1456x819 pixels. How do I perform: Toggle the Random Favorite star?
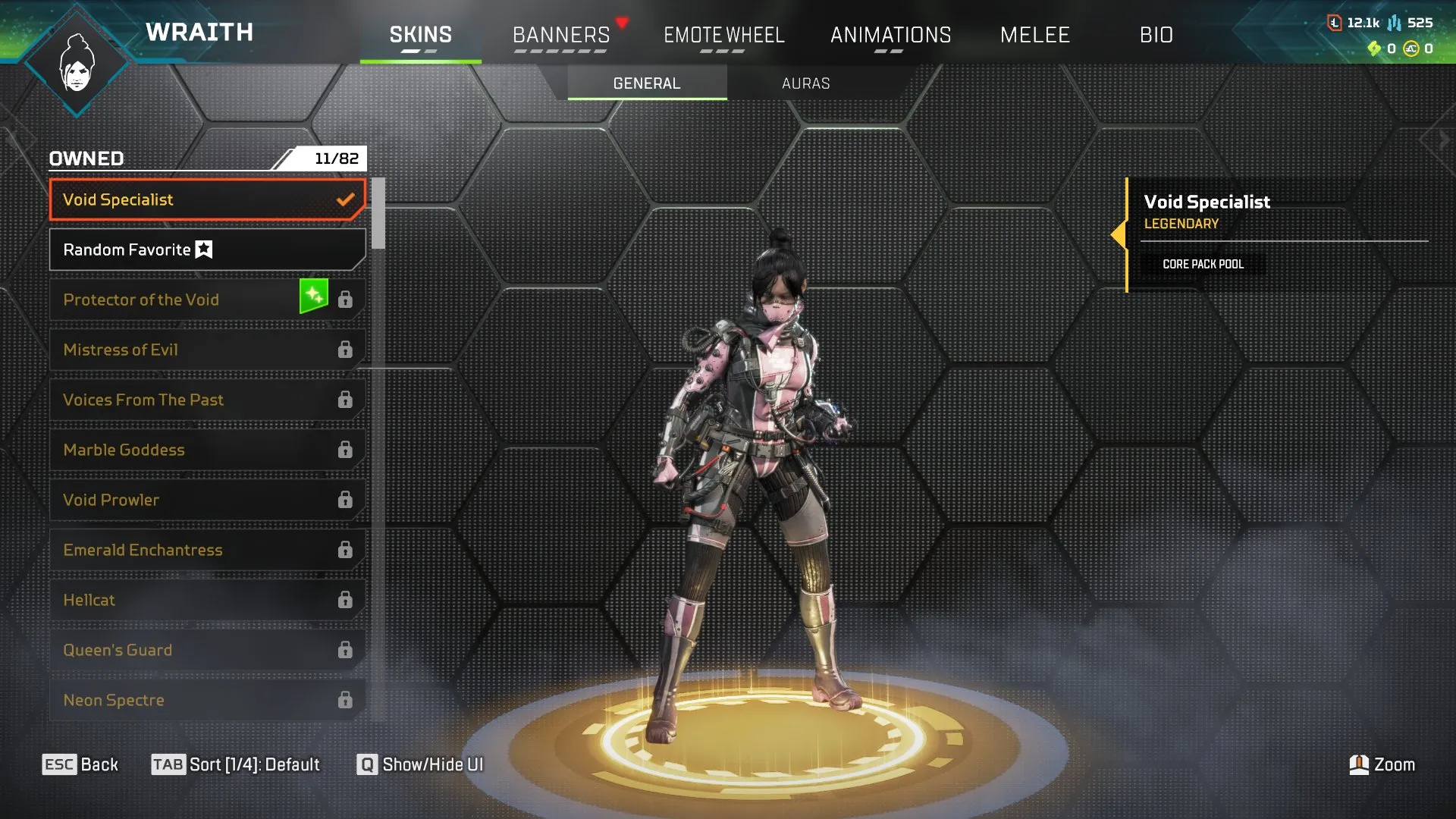tap(202, 249)
